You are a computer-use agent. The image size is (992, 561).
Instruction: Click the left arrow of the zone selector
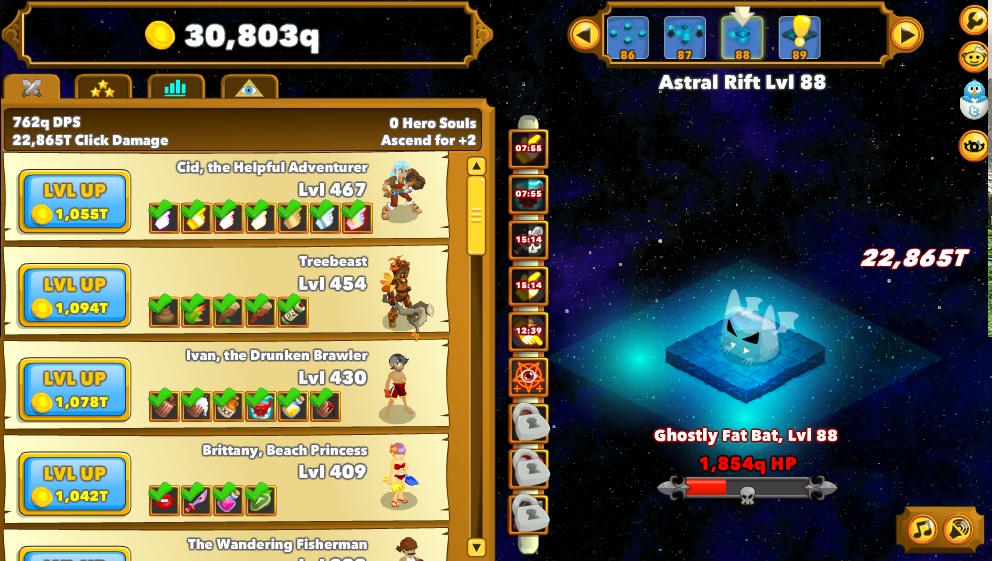(x=584, y=36)
